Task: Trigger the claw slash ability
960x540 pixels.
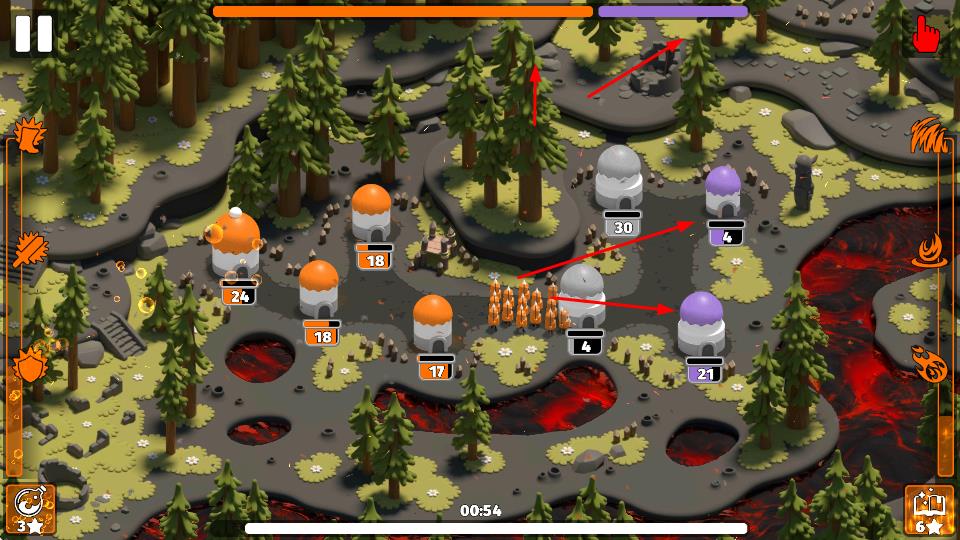Action: point(930,135)
